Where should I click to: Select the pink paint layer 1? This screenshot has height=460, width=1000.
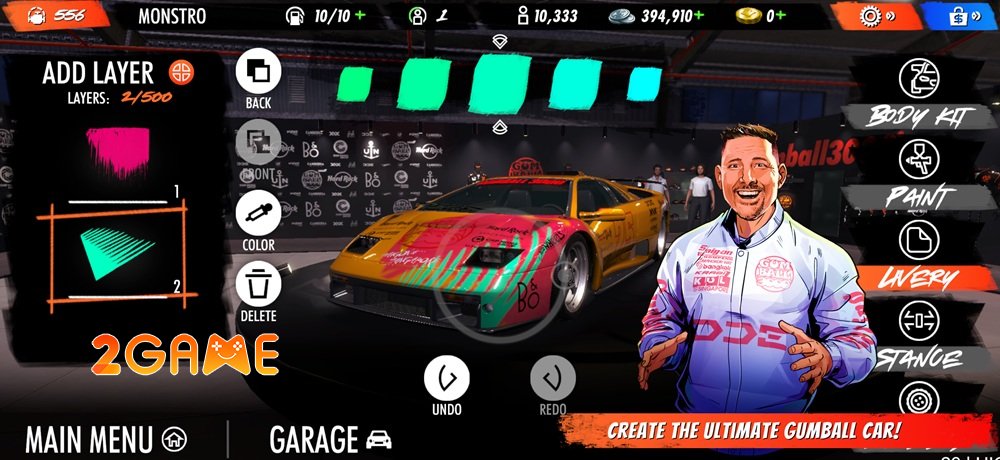118,153
